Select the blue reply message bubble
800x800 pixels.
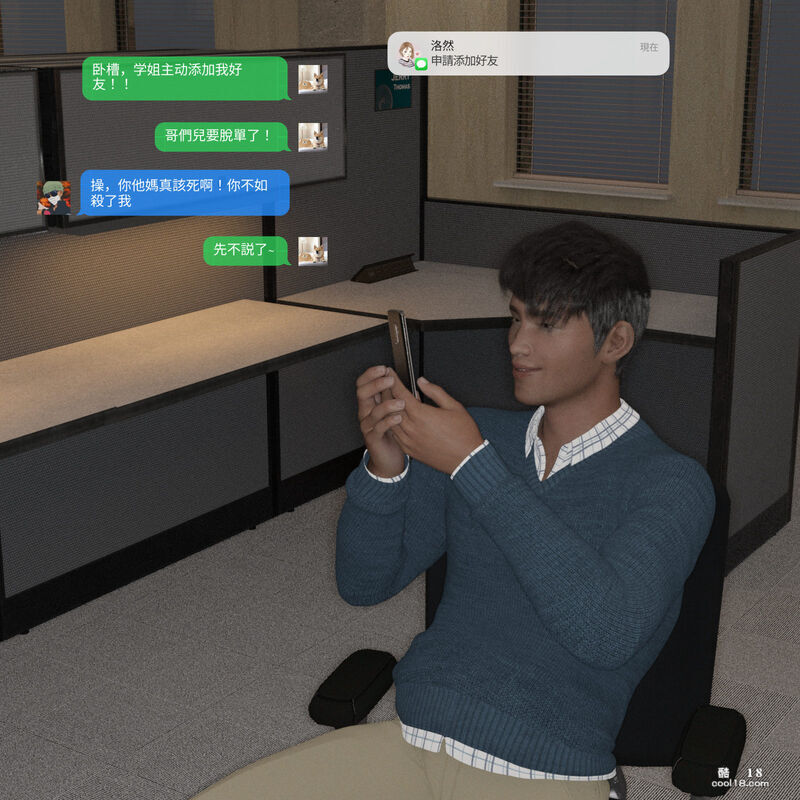point(183,192)
